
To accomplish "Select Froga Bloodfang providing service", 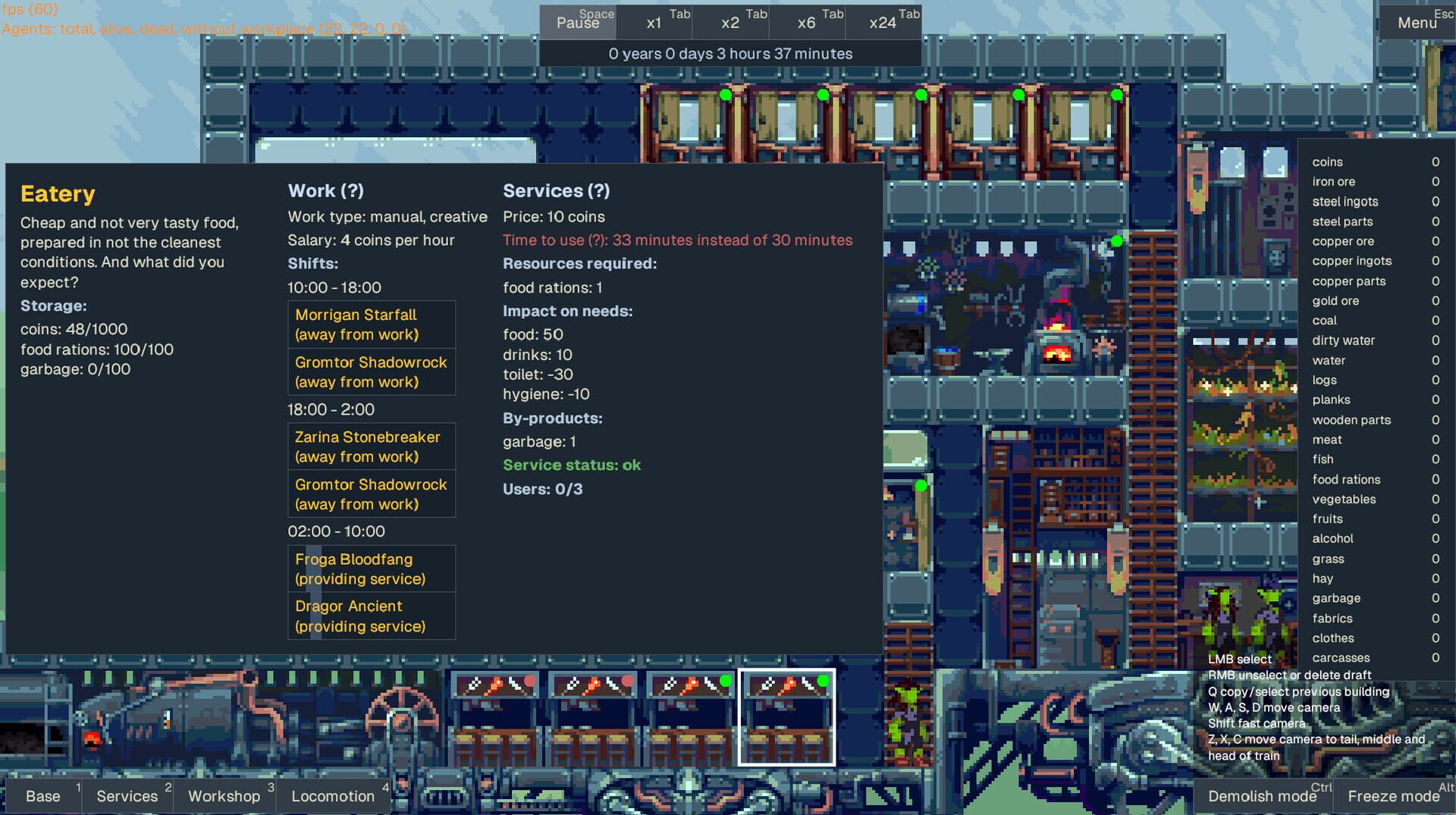I will coord(371,569).
